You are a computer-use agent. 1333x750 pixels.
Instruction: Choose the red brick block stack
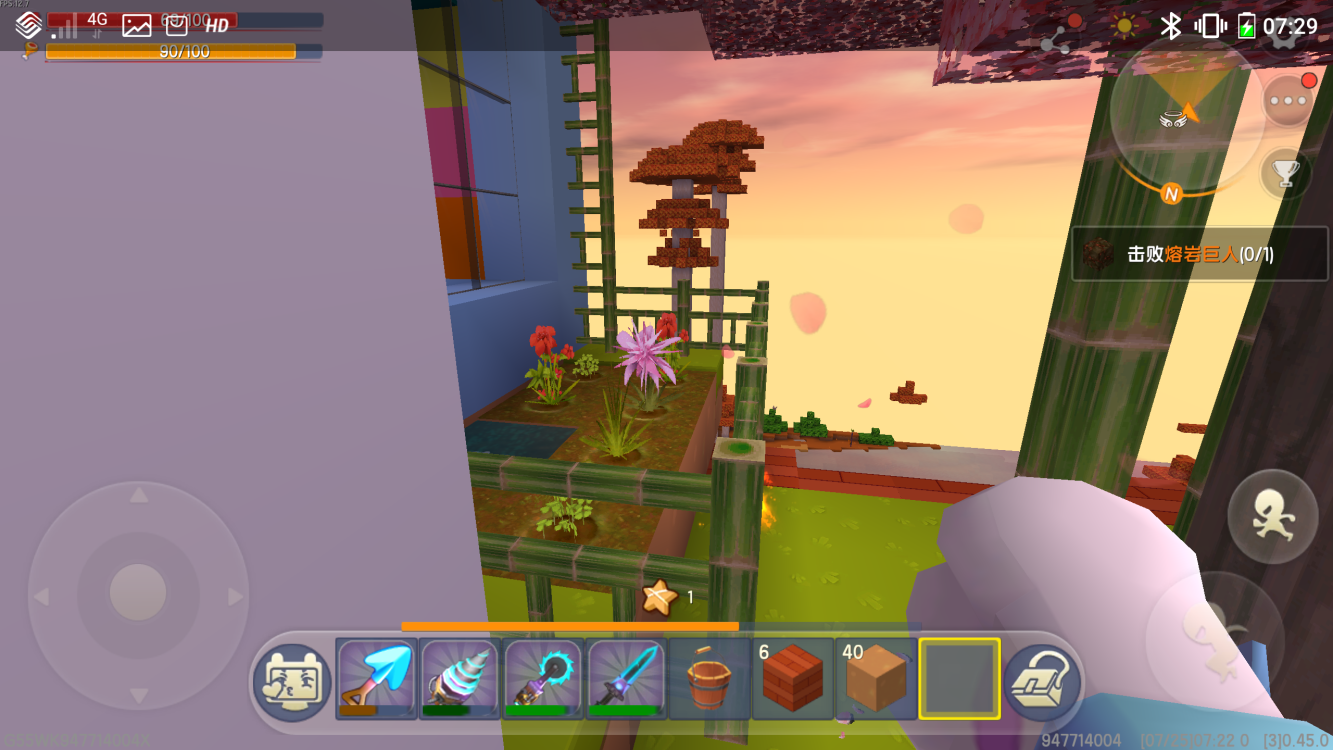(x=793, y=678)
